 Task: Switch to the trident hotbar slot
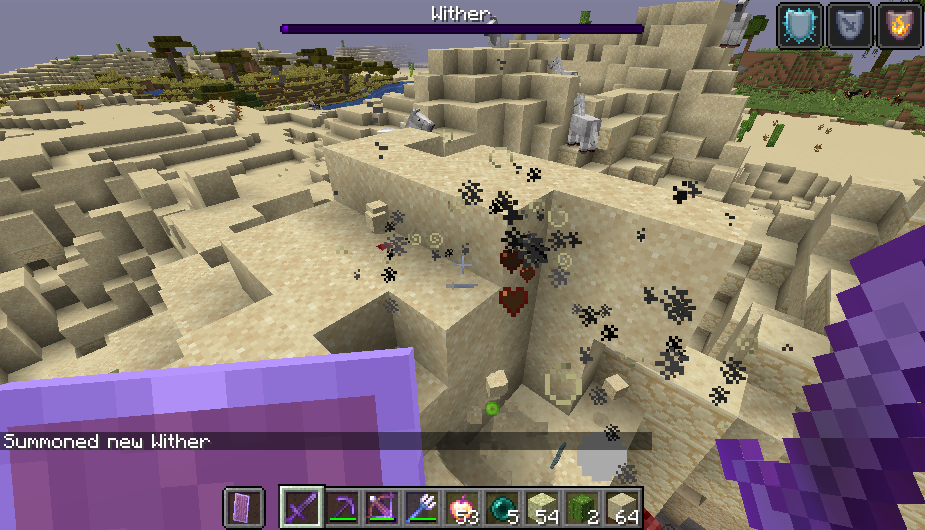point(421,508)
